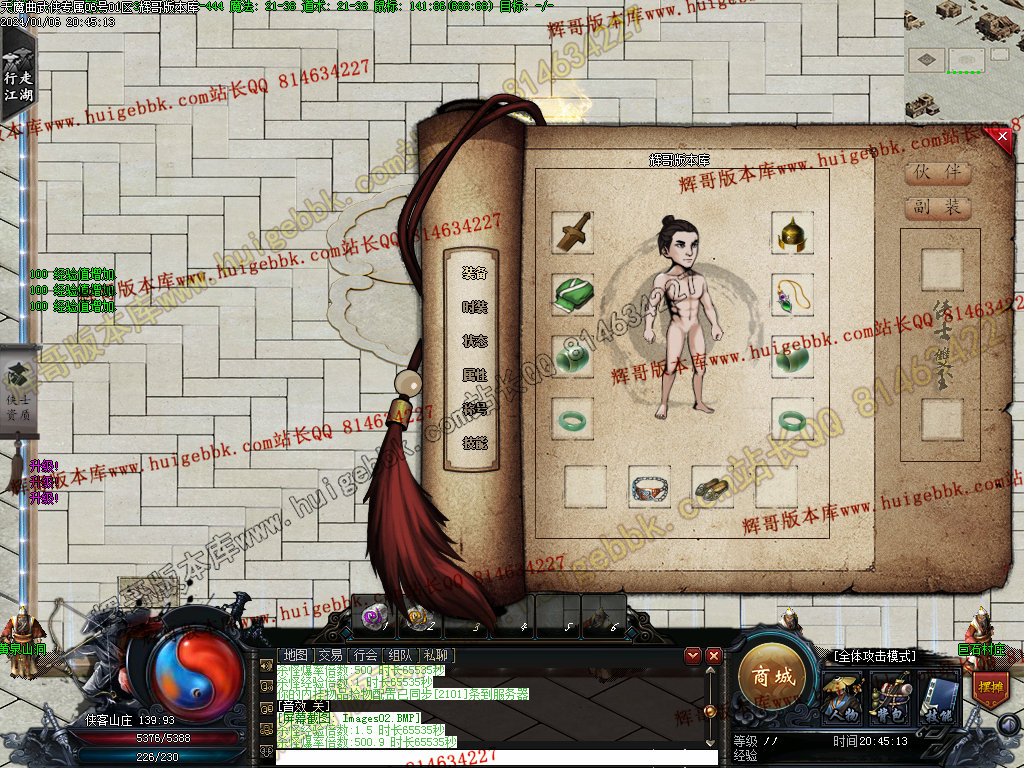Click the green robe armor slot
The image size is (1024, 768).
573,295
